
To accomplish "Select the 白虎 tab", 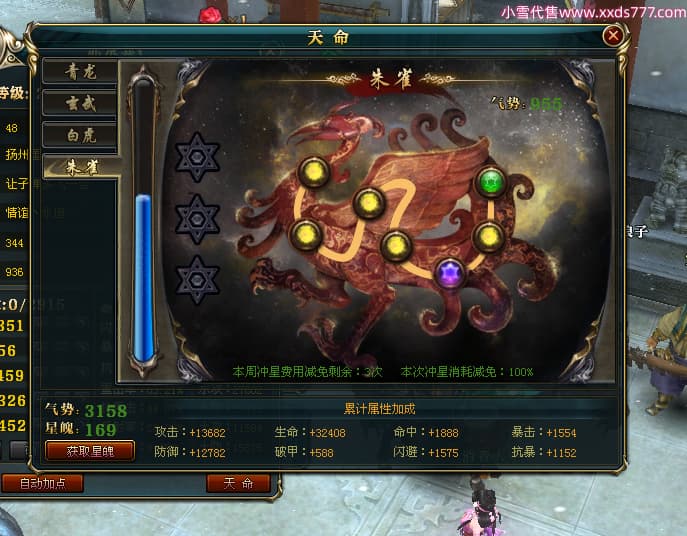I will (x=79, y=134).
